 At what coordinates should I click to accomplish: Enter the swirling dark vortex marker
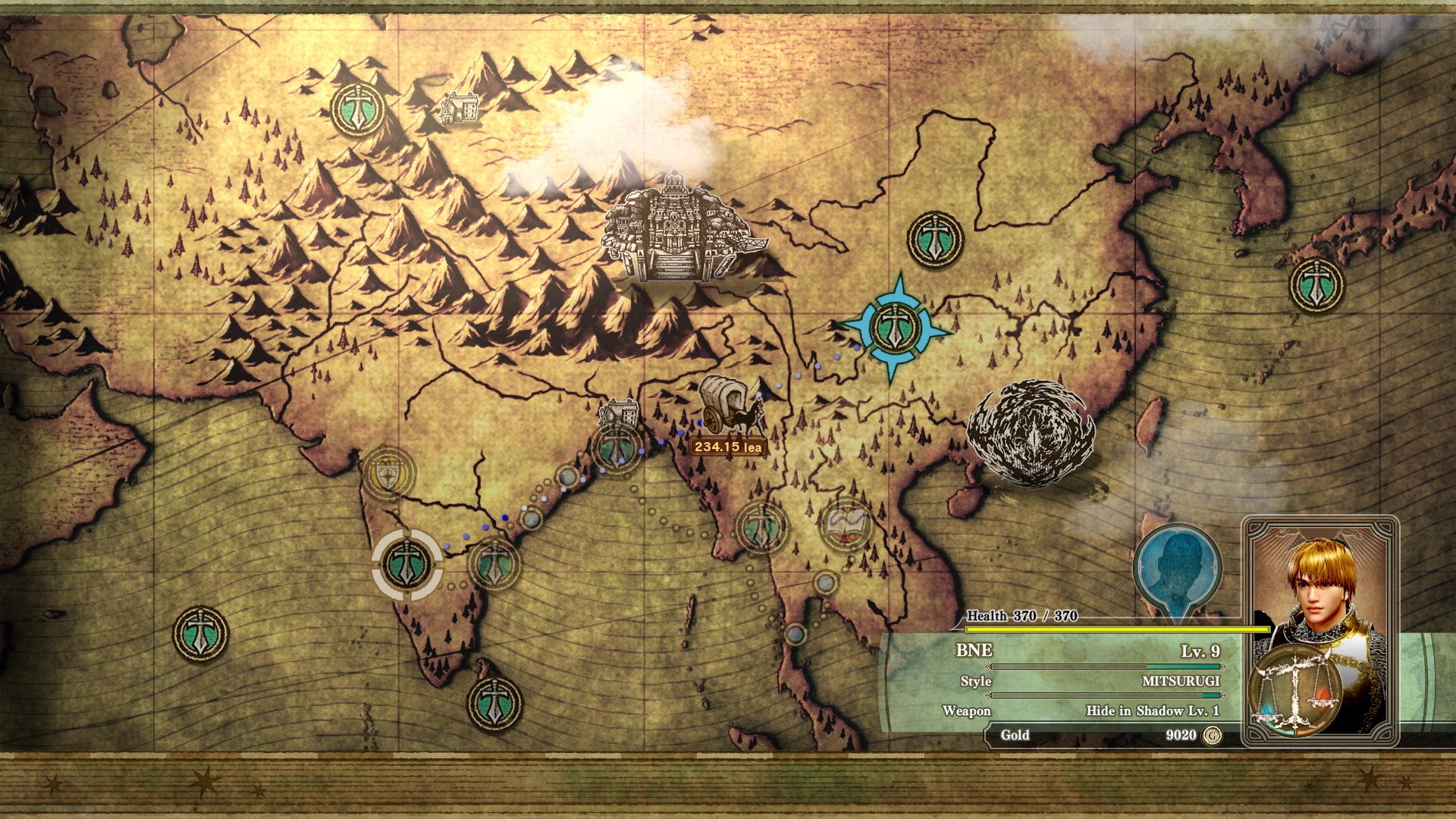[x=1031, y=434]
